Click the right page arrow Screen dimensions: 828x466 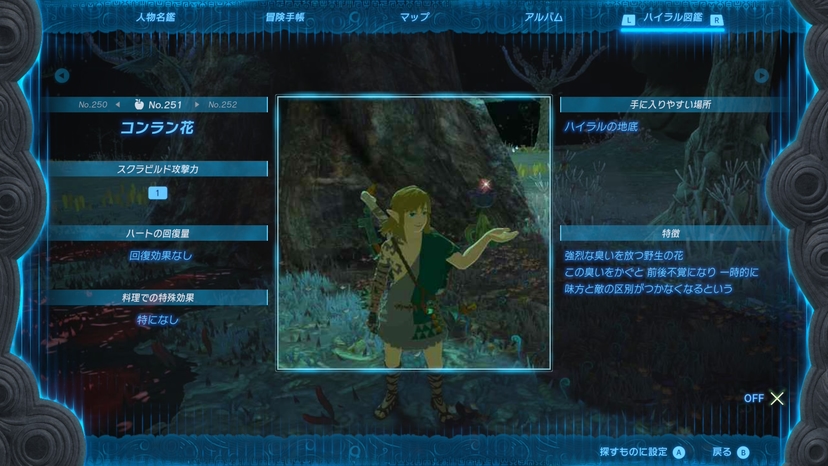762,75
